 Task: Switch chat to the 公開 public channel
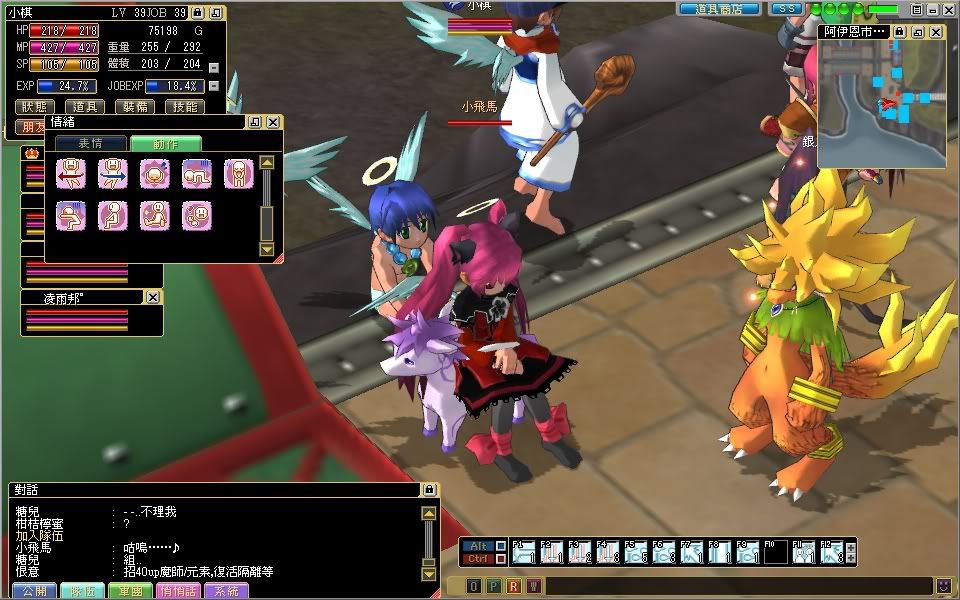[x=33, y=591]
